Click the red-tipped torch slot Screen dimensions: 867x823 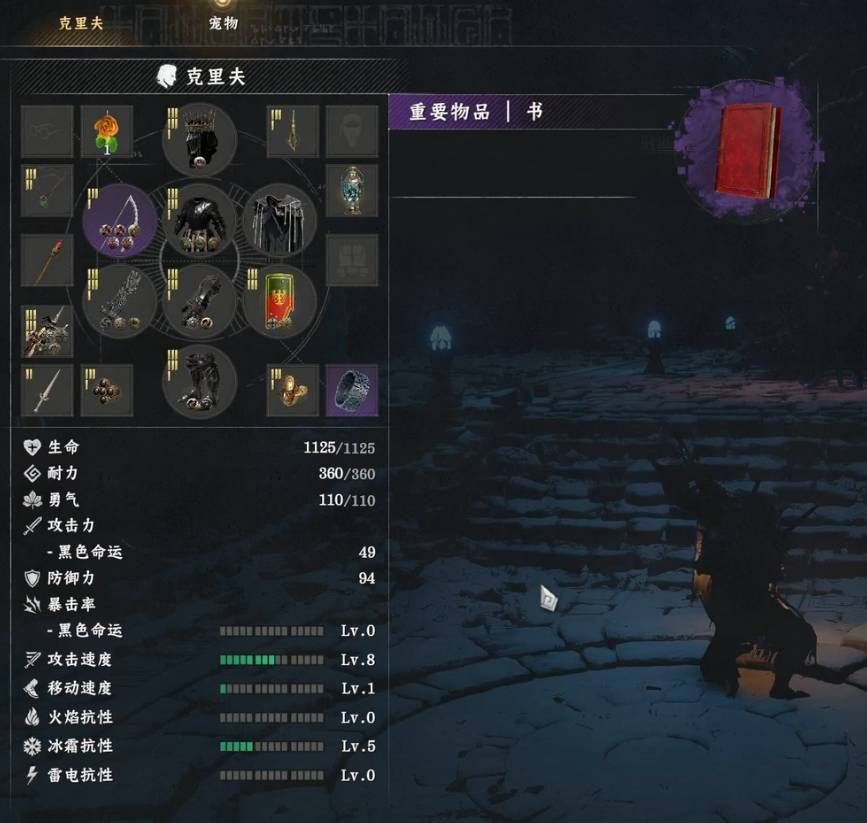coord(47,260)
